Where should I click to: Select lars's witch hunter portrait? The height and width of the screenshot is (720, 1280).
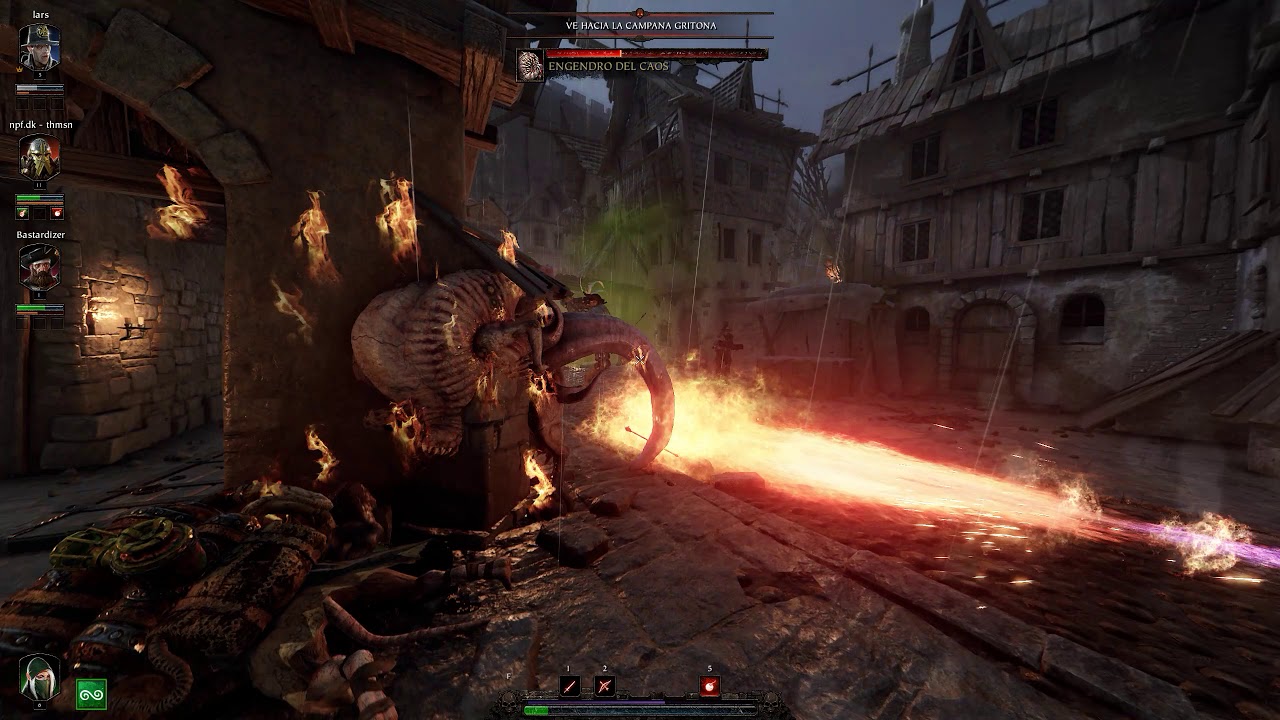pyautogui.click(x=40, y=48)
